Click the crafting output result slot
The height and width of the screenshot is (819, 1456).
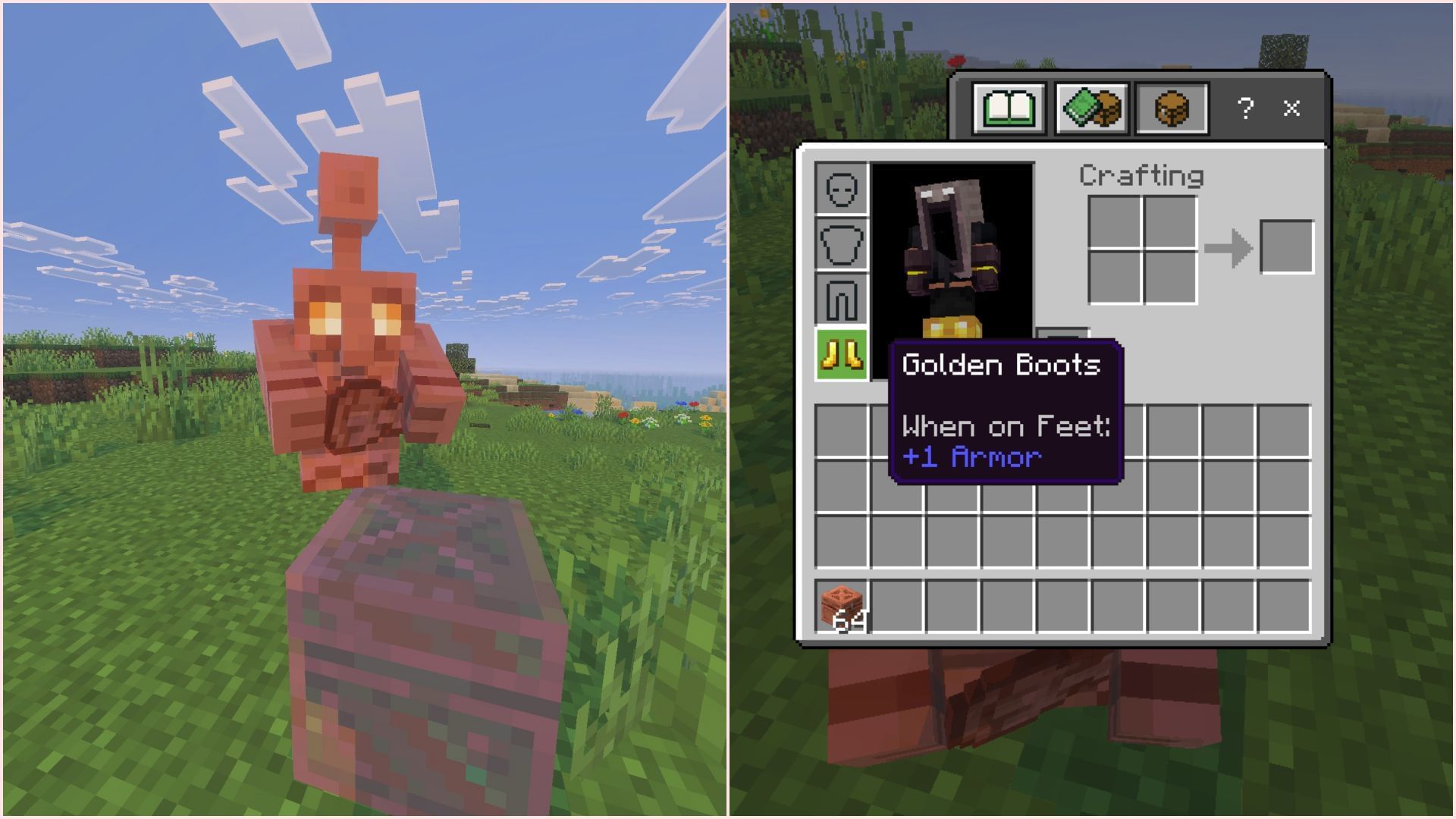tap(1286, 247)
